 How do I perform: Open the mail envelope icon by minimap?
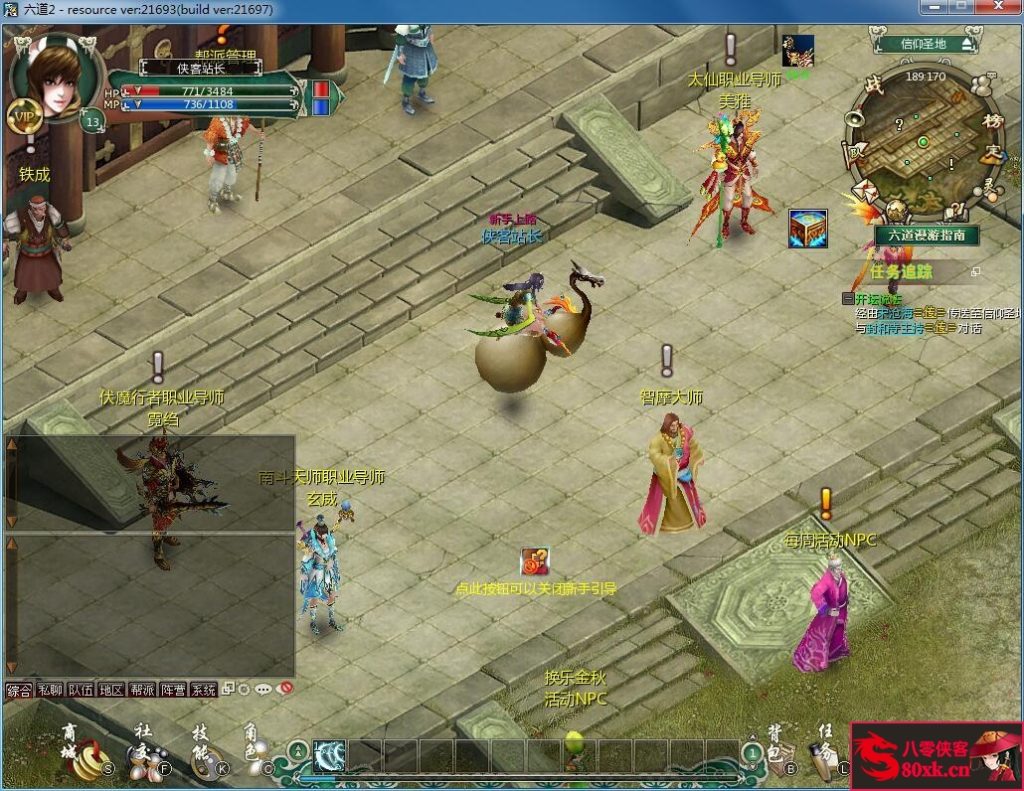(863, 191)
